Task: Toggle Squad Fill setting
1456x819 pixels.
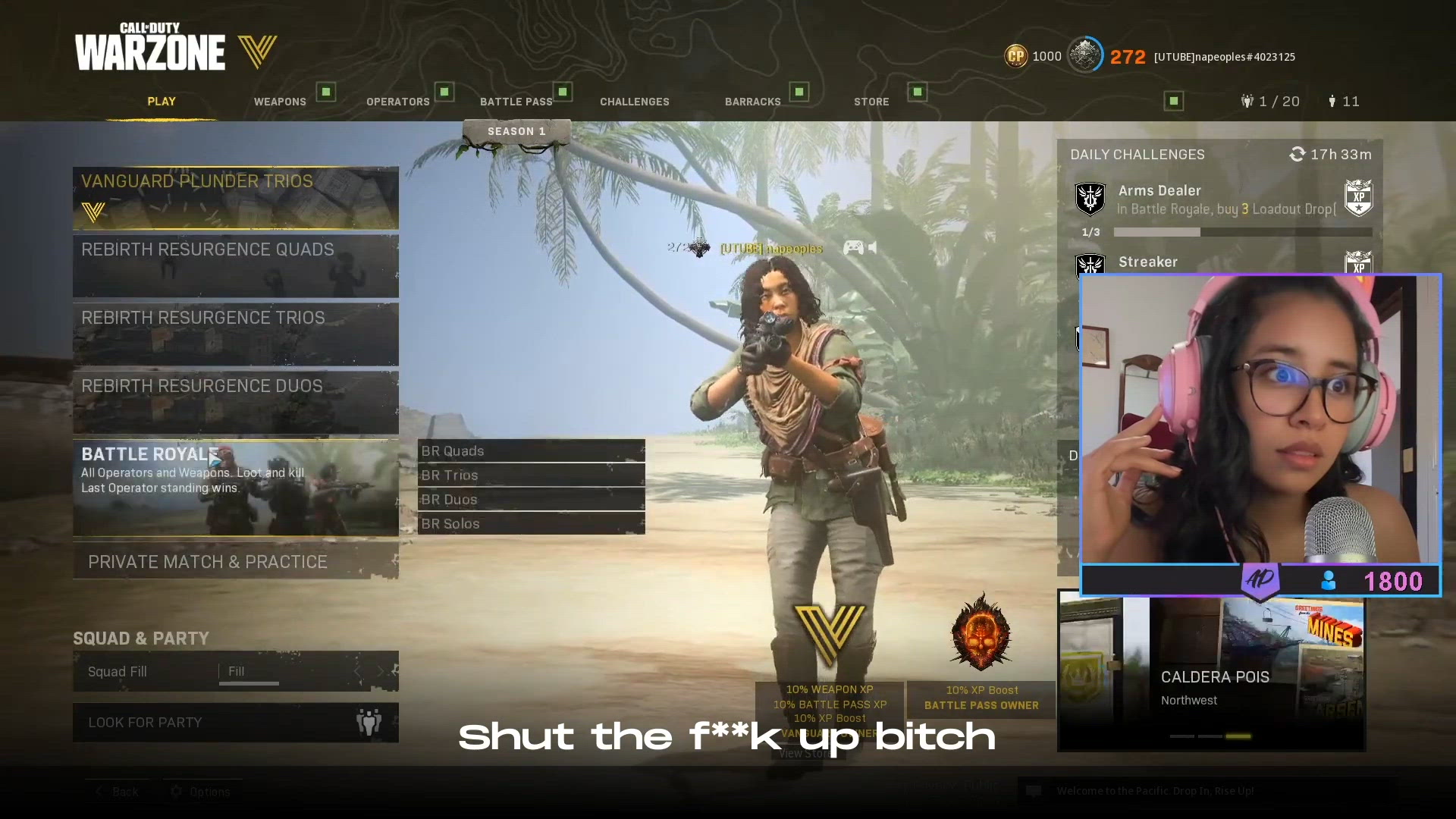Action: click(236, 671)
